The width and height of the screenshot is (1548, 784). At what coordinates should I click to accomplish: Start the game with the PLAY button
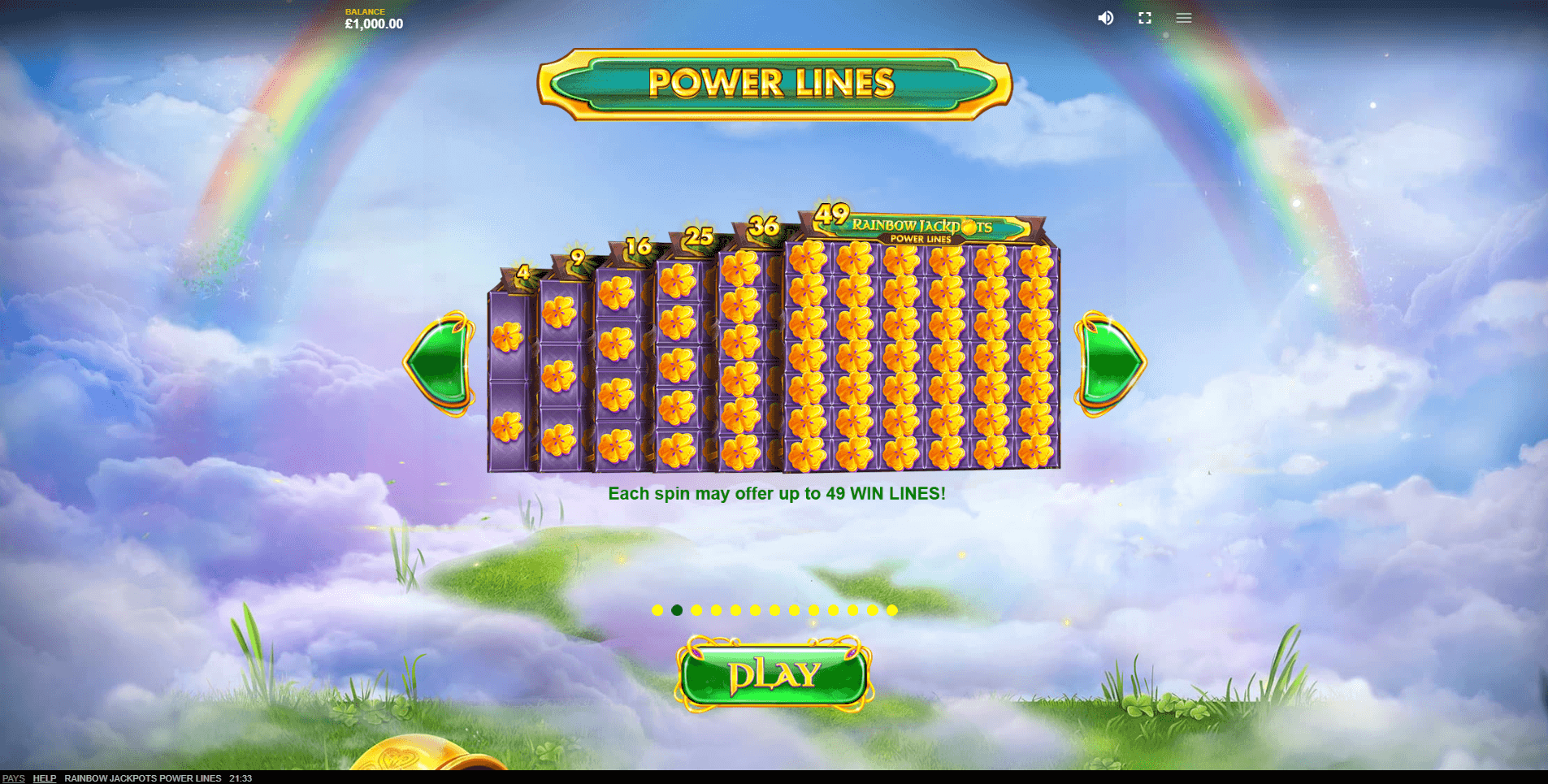pos(774,675)
